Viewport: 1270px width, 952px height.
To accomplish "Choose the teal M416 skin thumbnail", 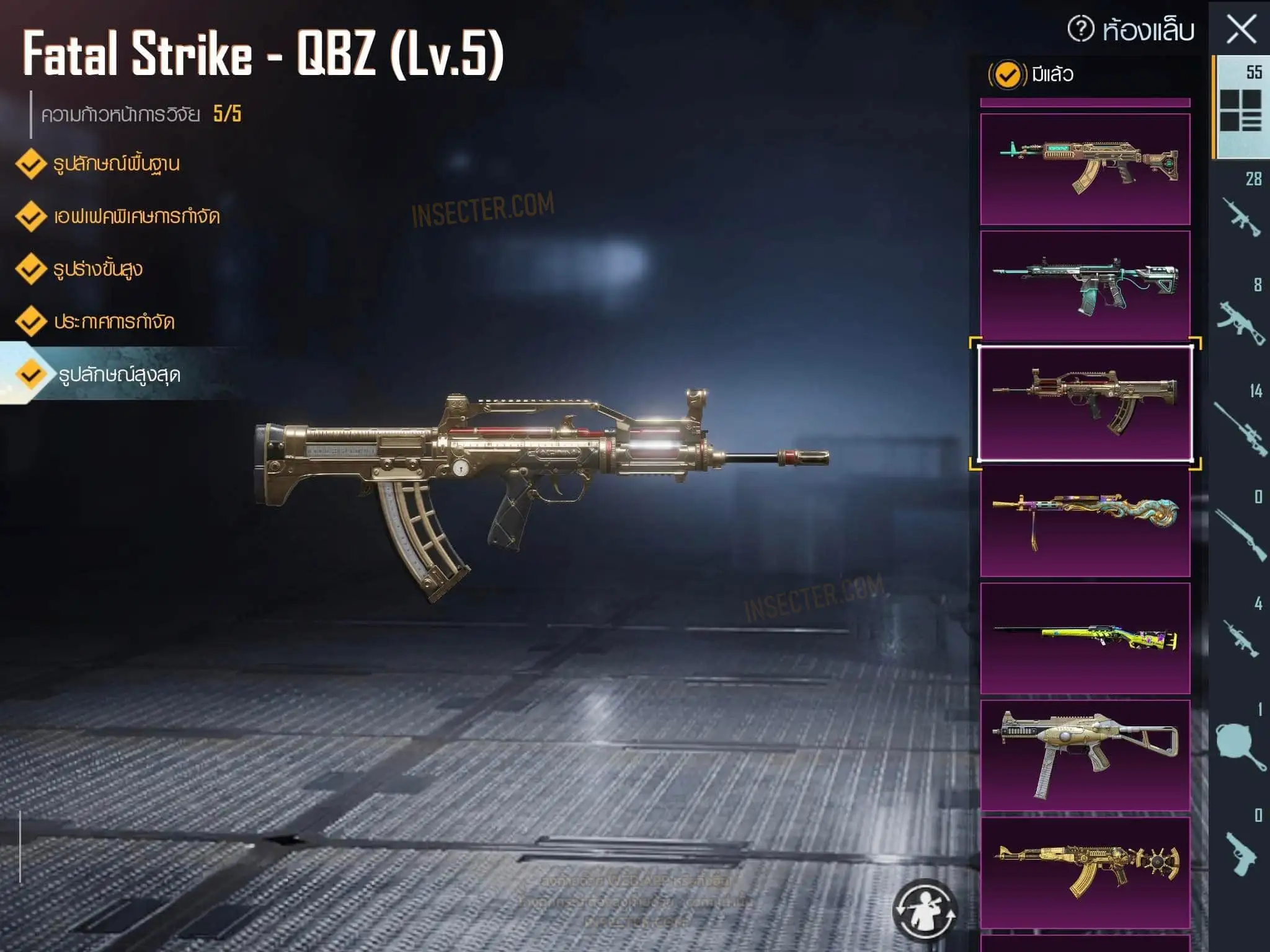I will (1085, 286).
